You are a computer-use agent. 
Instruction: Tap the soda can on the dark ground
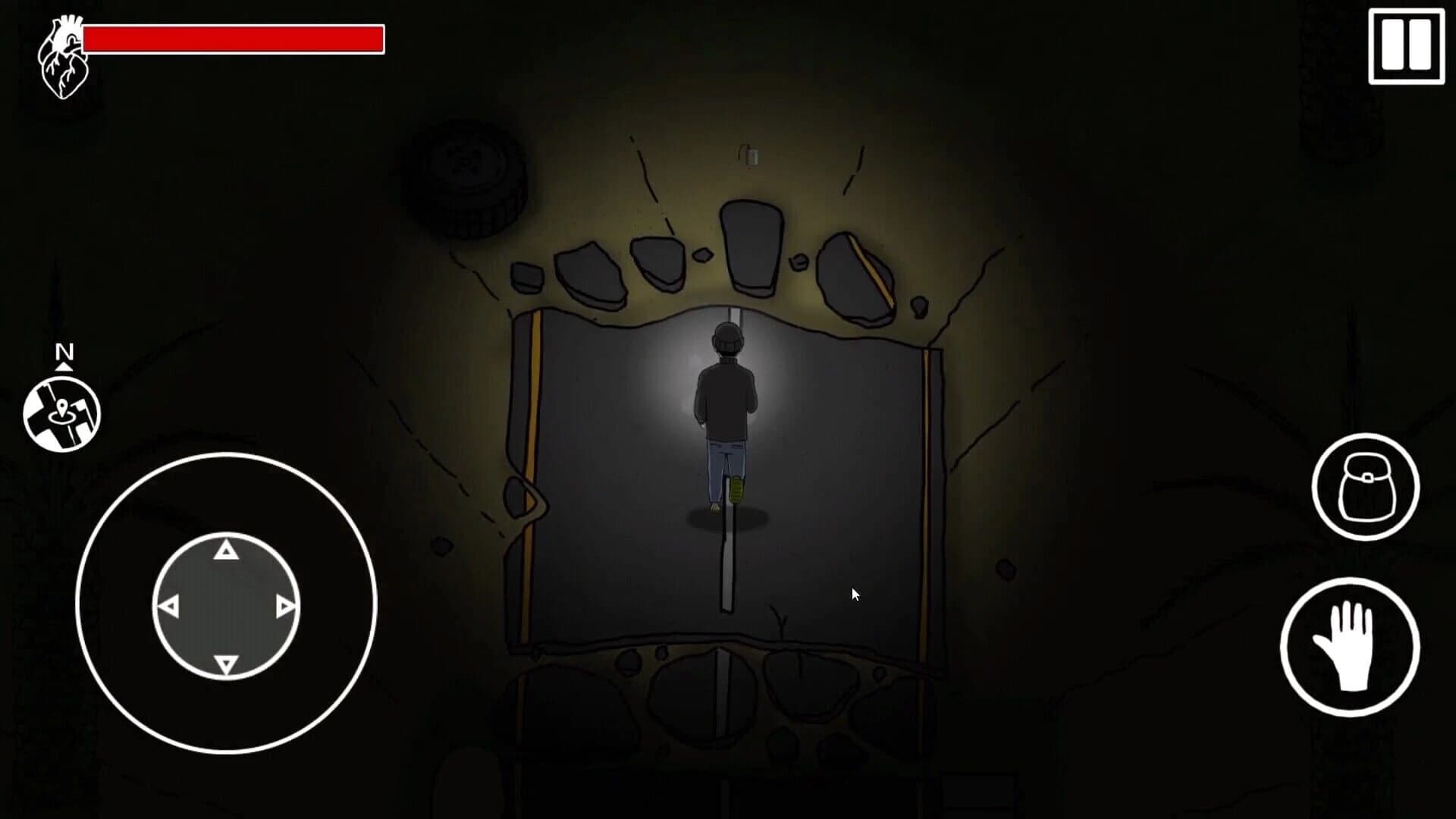click(x=749, y=155)
